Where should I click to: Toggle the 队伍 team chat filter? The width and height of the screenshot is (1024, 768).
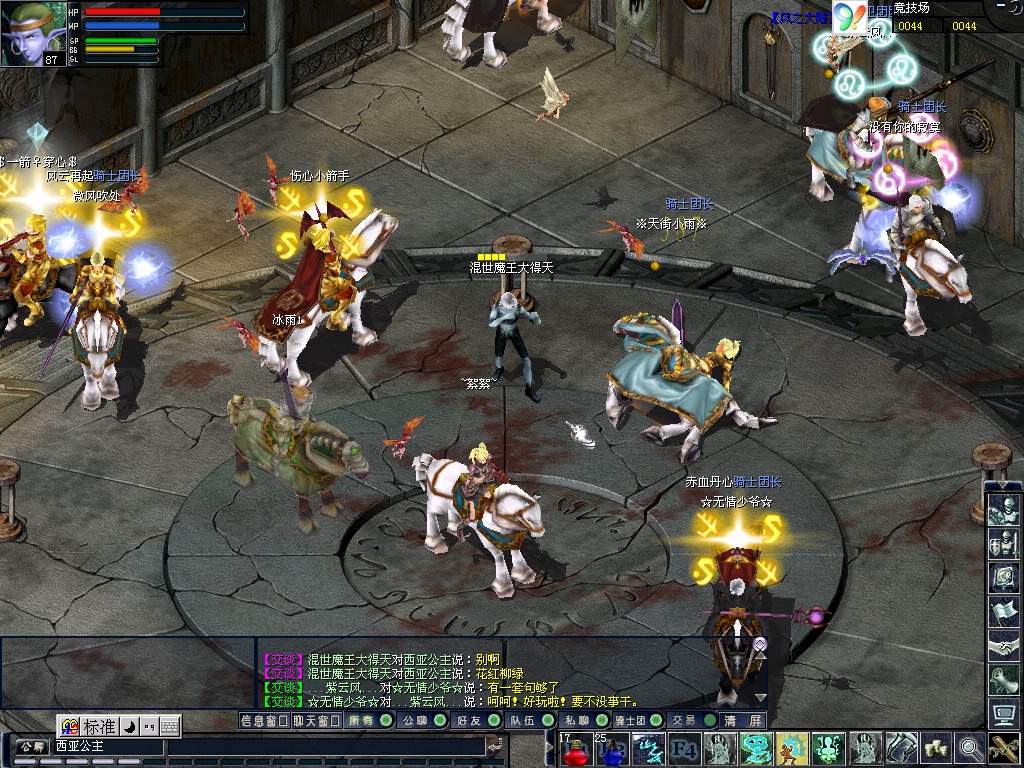(528, 720)
